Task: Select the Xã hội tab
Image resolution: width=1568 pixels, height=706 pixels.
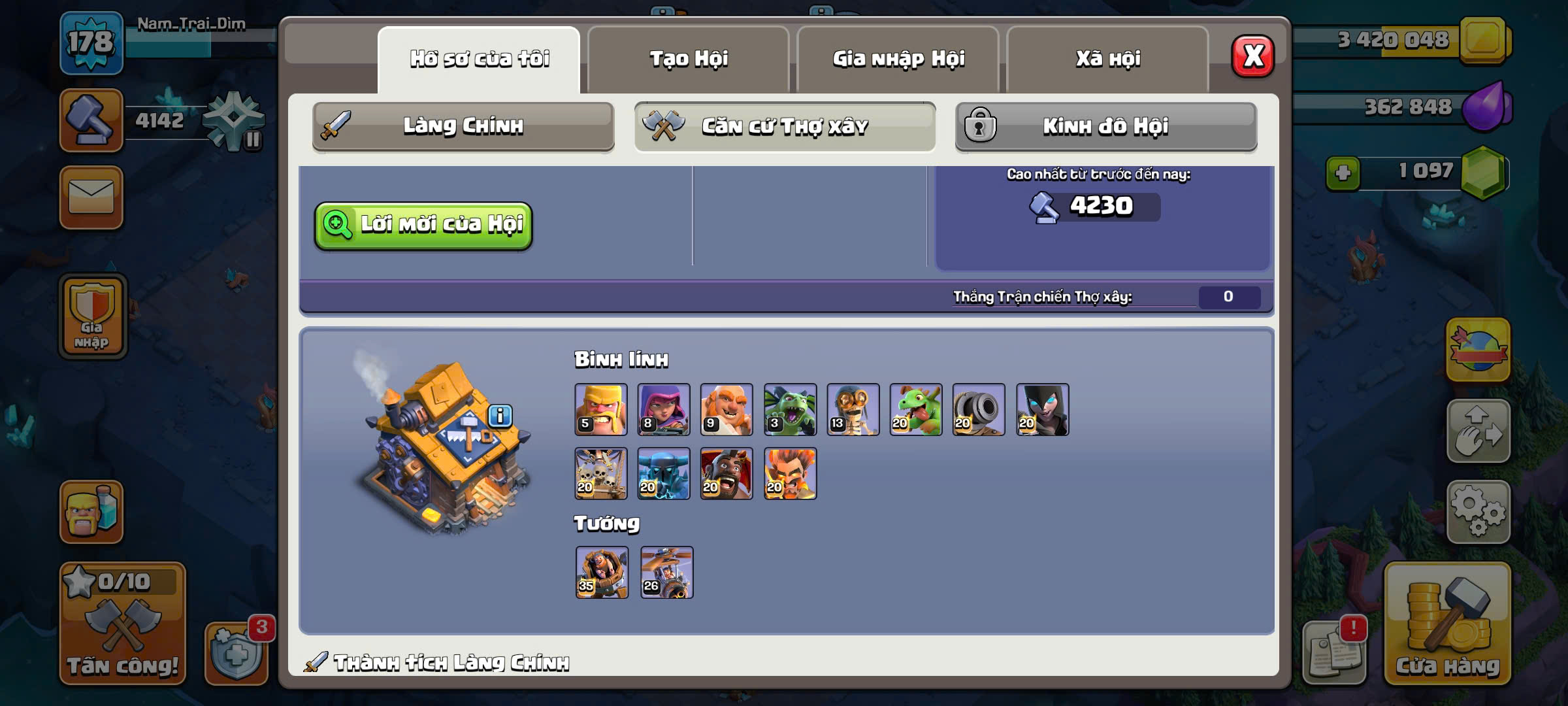Action: click(x=1107, y=59)
